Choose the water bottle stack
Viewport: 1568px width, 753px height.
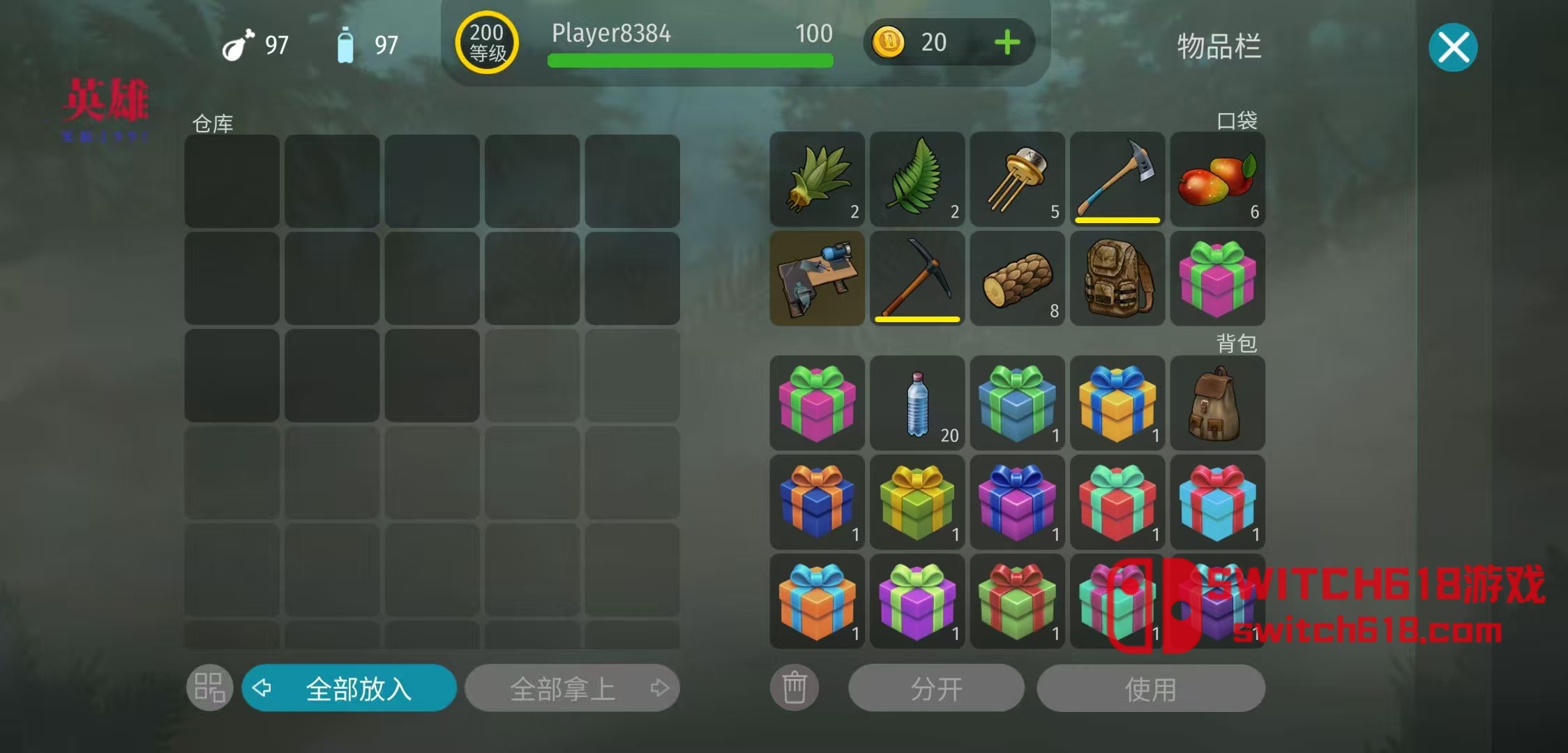pyautogui.click(x=917, y=403)
